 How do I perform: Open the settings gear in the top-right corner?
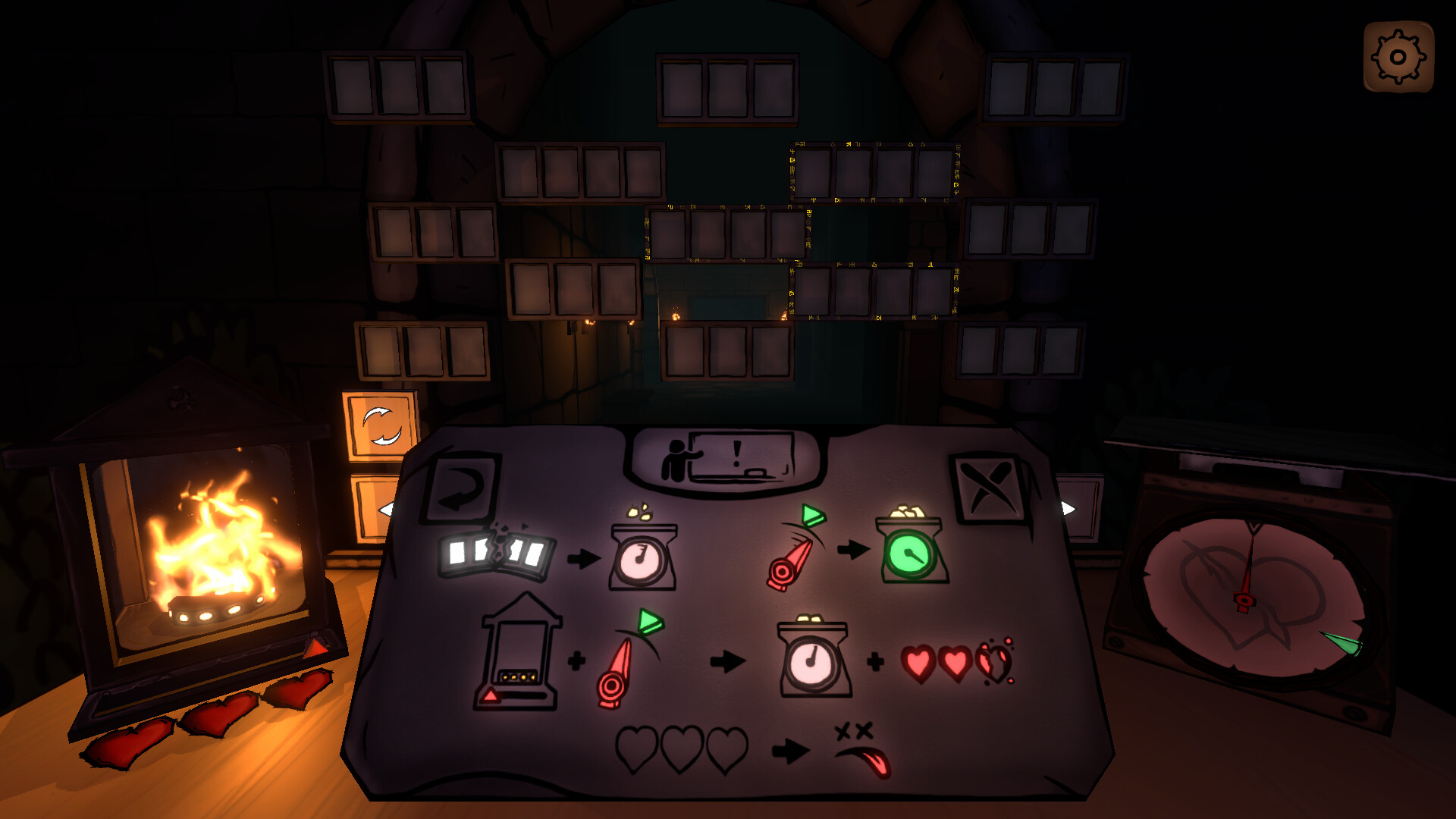(x=1399, y=55)
